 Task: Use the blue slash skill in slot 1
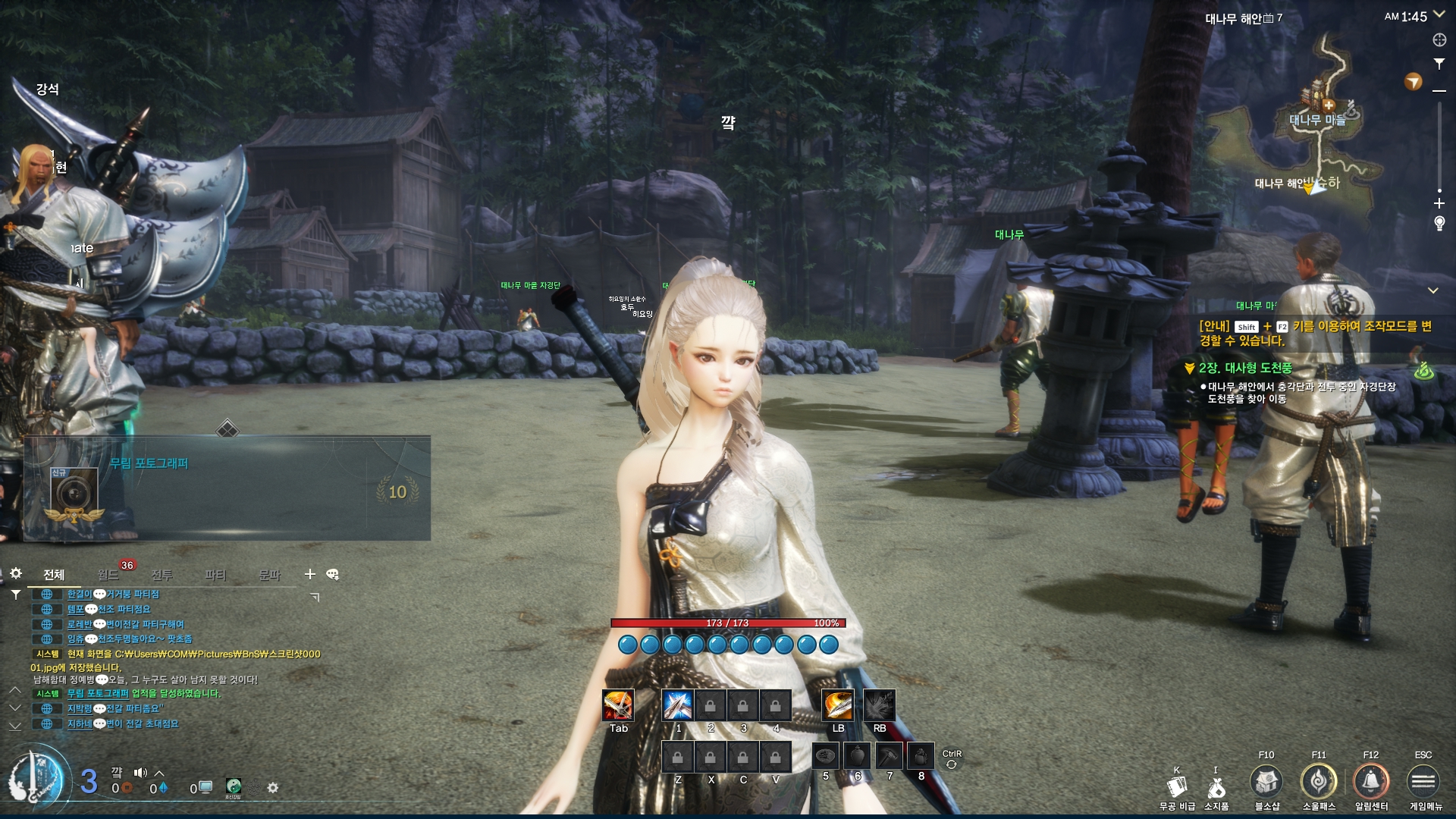[x=677, y=705]
